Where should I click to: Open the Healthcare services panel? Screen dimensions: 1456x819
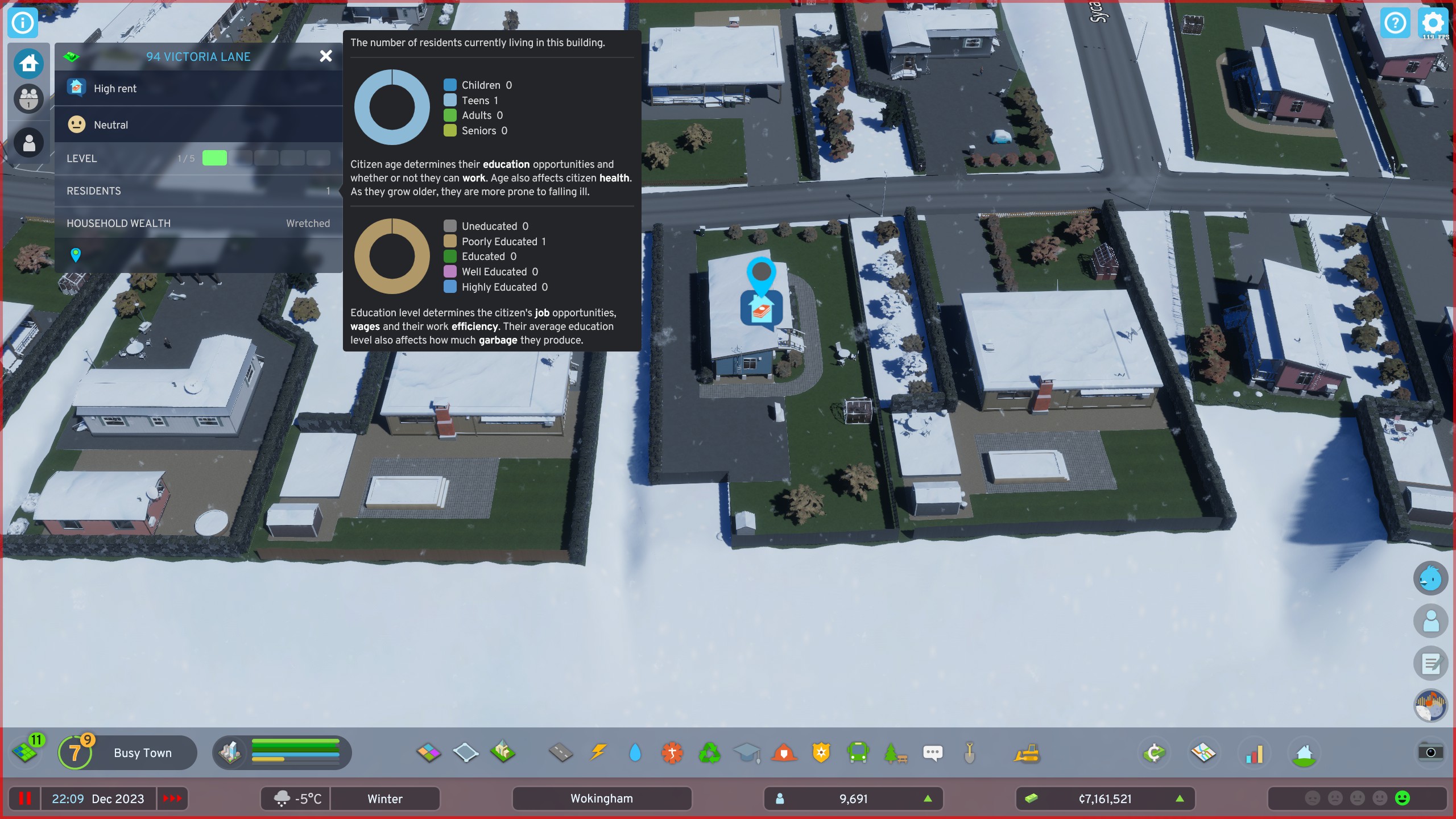(672, 752)
